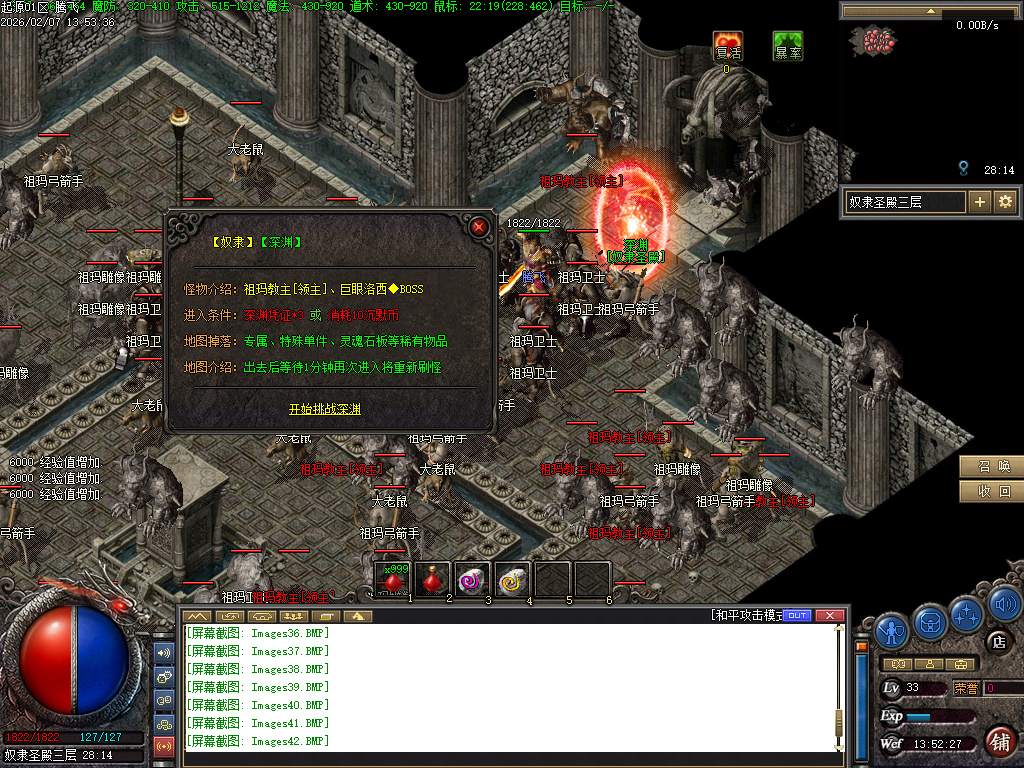Viewport: 1024px width, 768px height.
Task: Open the 店 shop button
Action: [997, 640]
